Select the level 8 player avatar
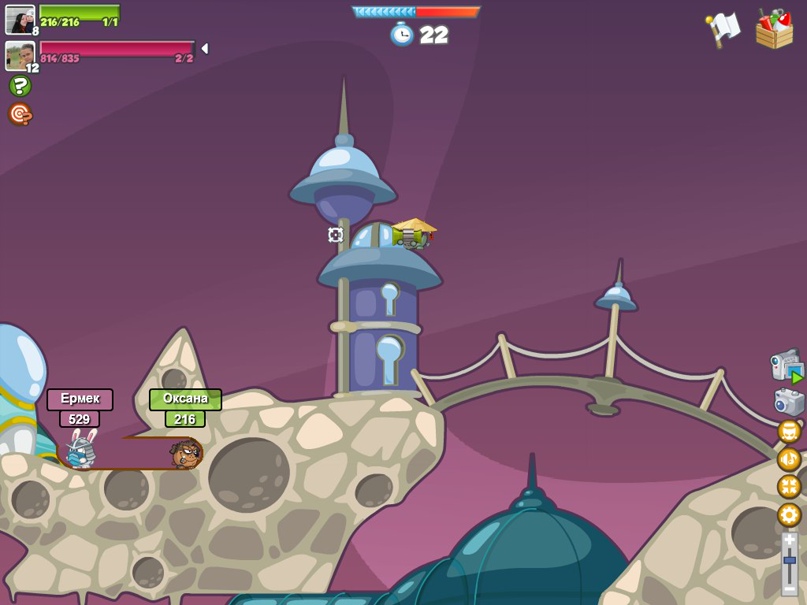 20,18
